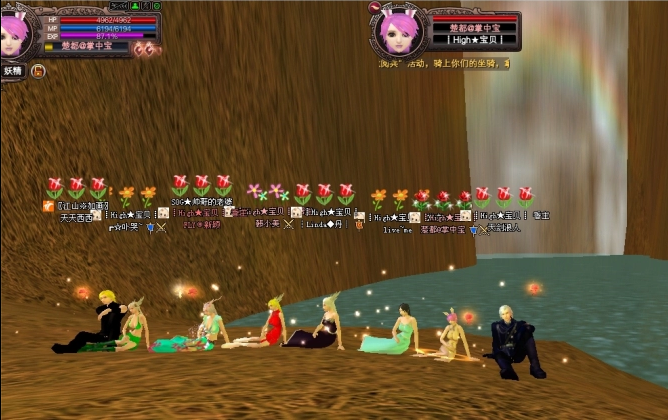Open the 妖精 pet label button

tap(12, 71)
